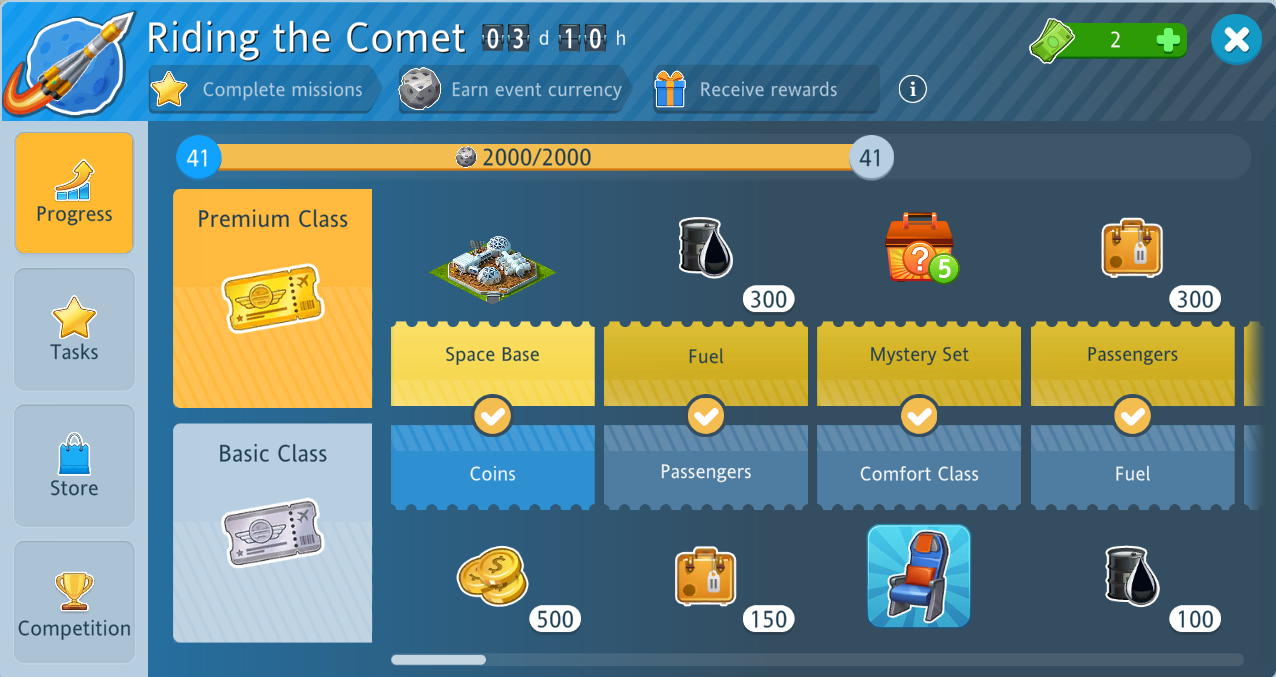Tap the Comfort Class seat reward
This screenshot has height=677, width=1276.
(919, 576)
